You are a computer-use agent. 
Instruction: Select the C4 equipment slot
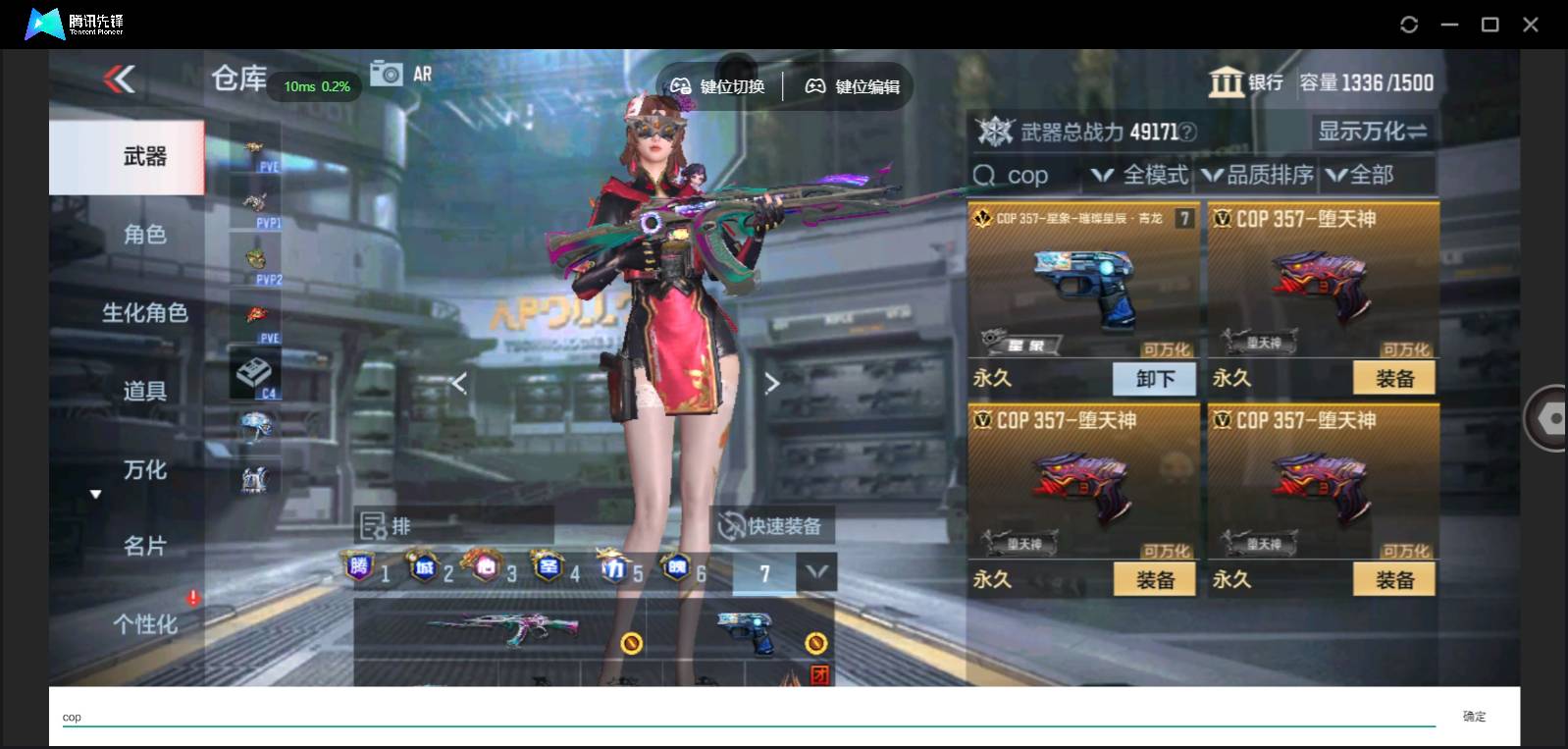coord(257,373)
